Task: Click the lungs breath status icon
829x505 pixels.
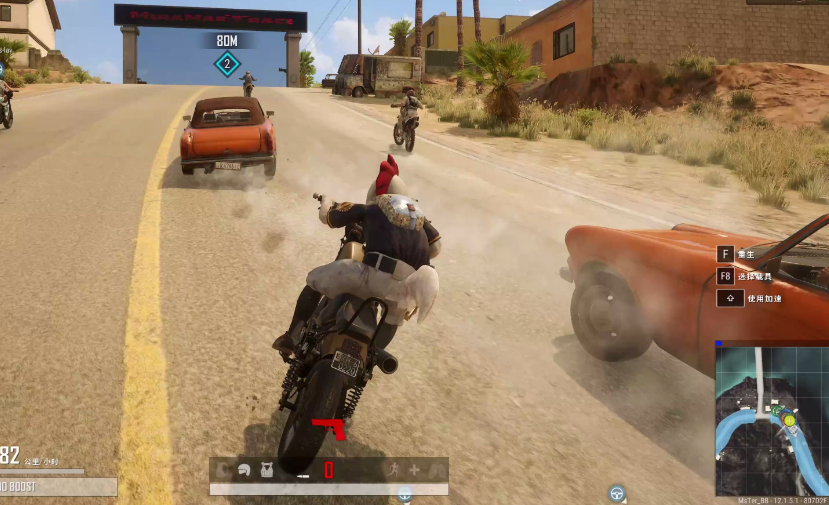Action: point(436,469)
